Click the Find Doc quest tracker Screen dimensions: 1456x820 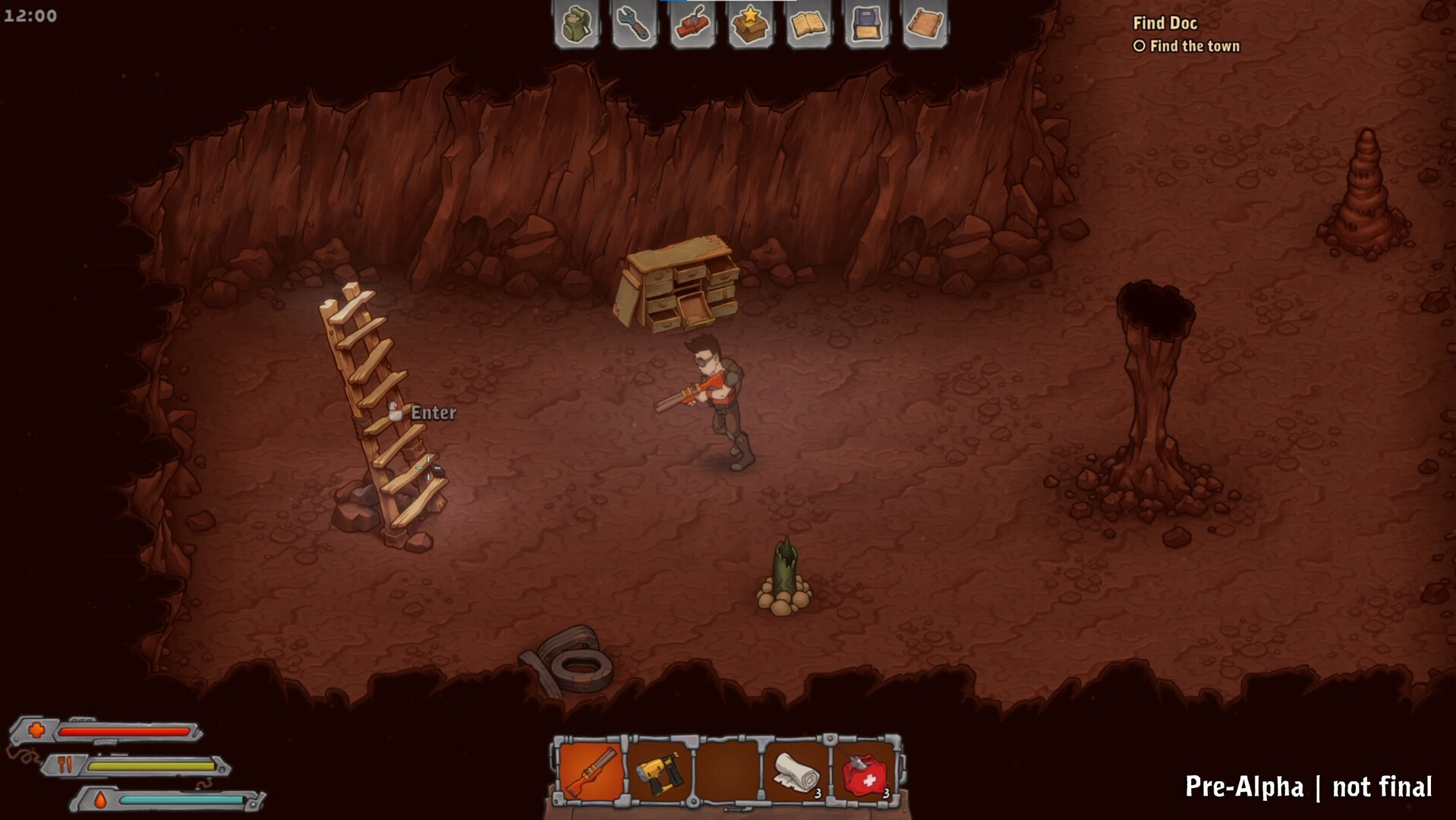(1164, 24)
